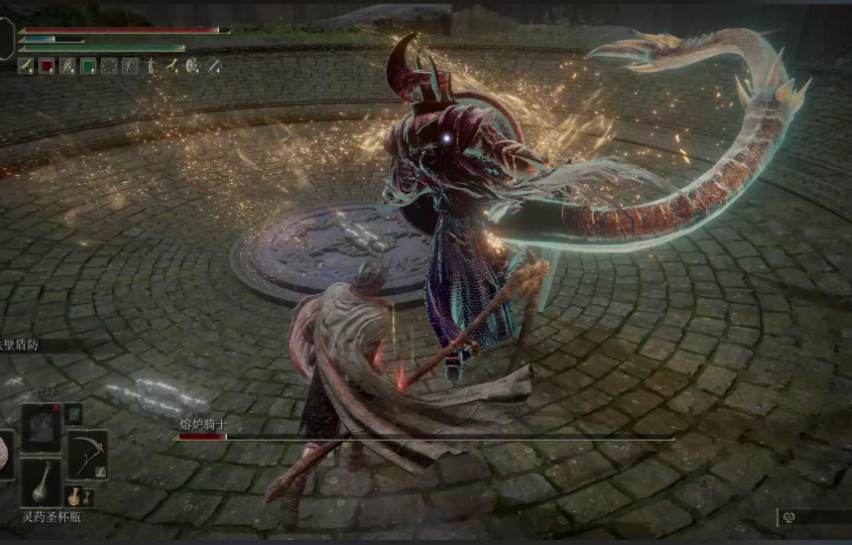
Task: Click the spell slot marked with red X
Action: tap(41, 428)
